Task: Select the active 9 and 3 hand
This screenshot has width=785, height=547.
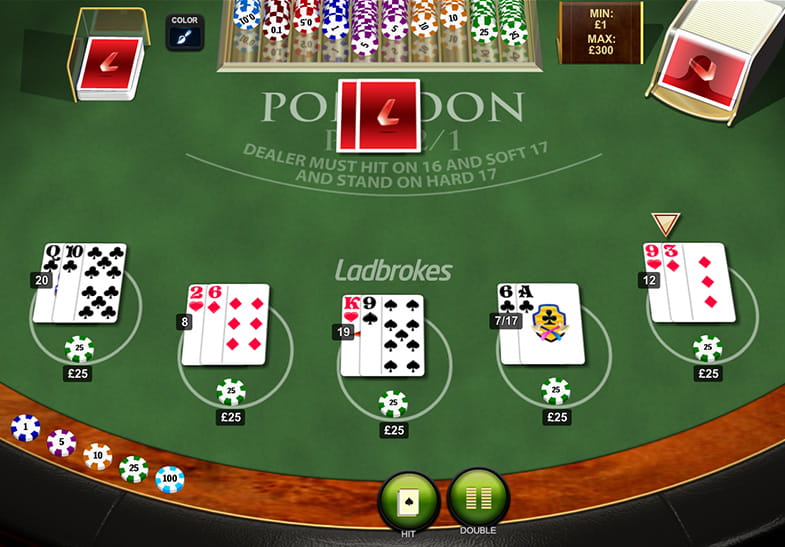Action: (693, 282)
